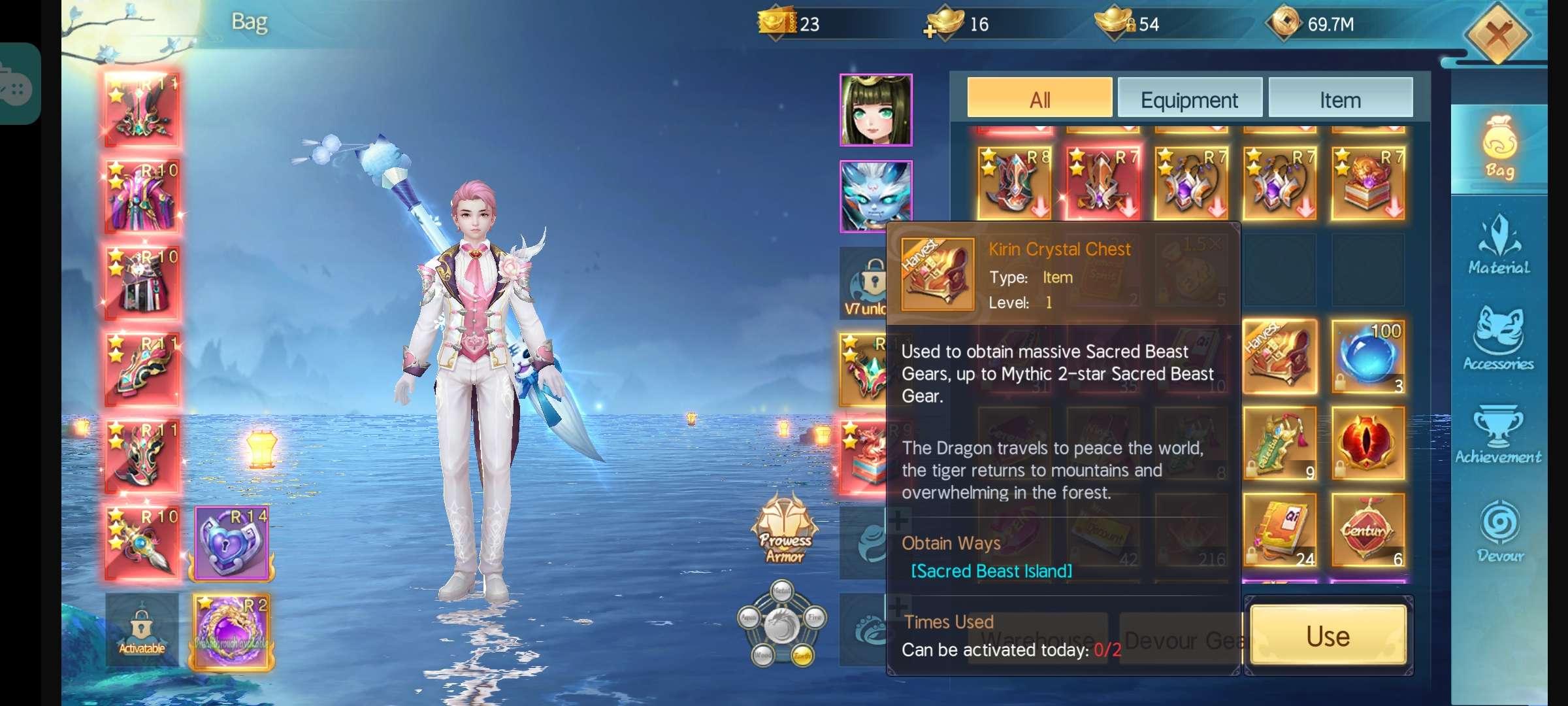This screenshot has height=706, width=1568.
Task: Select the All items tab
Action: (x=1039, y=99)
